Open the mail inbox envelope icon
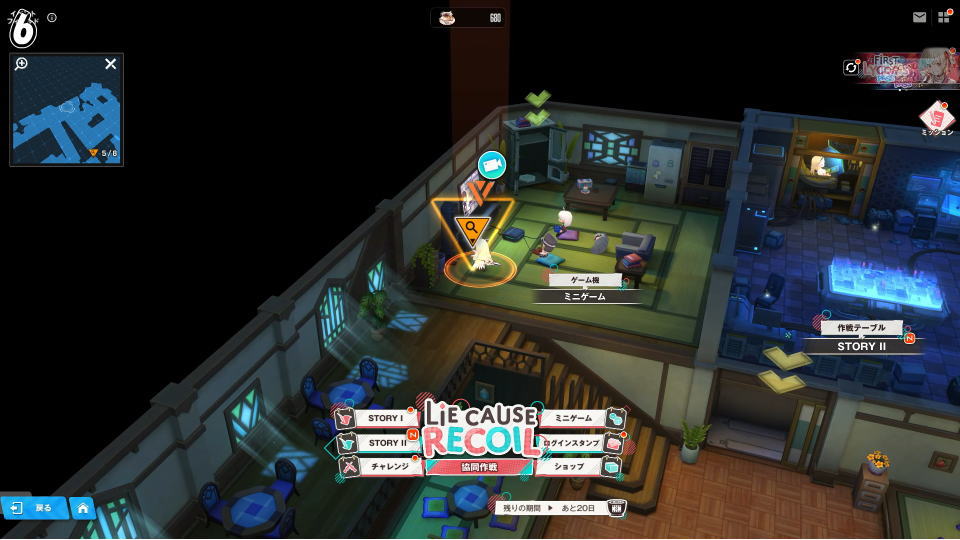This screenshot has width=960, height=540. tap(919, 17)
